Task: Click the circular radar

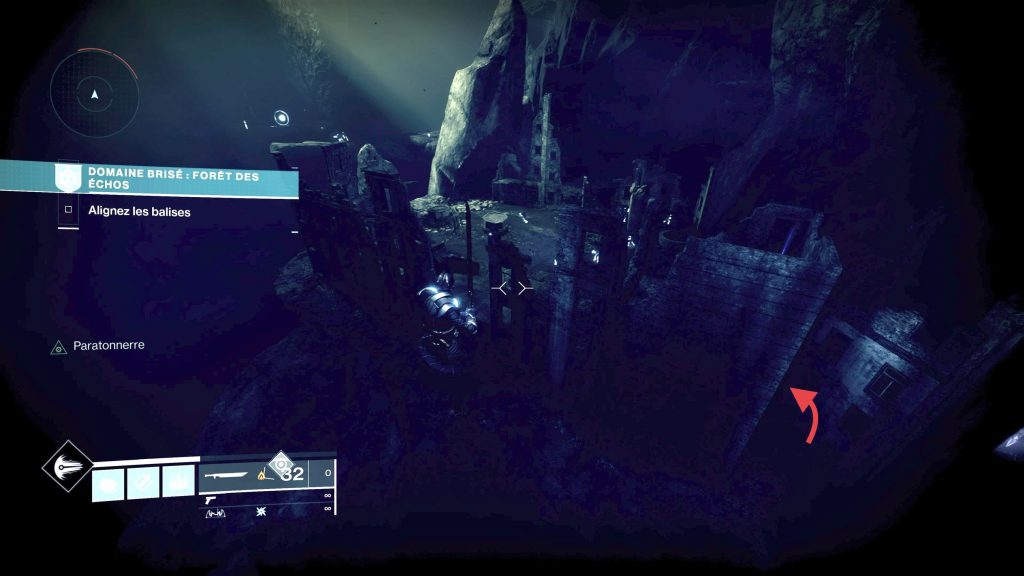Action: (94, 96)
